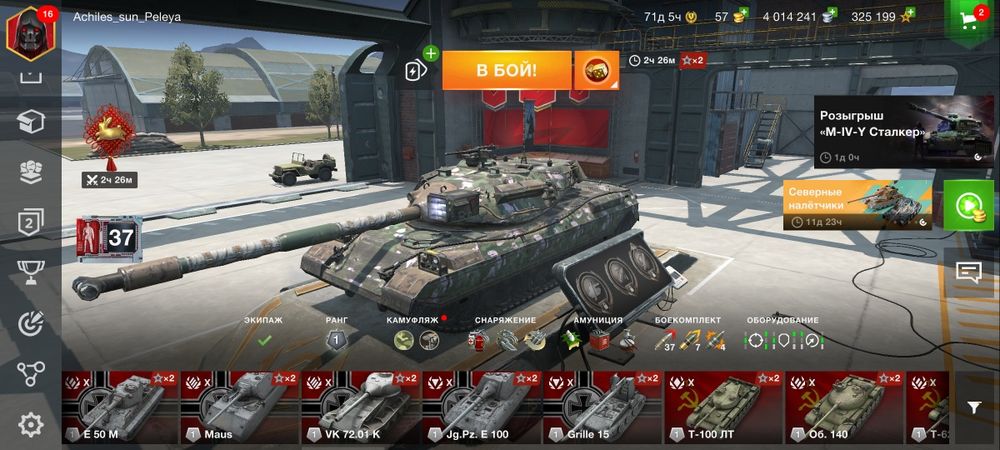Select the Jg.Pz. E 100 tank
The height and width of the screenshot is (450, 1000).
coord(481,407)
